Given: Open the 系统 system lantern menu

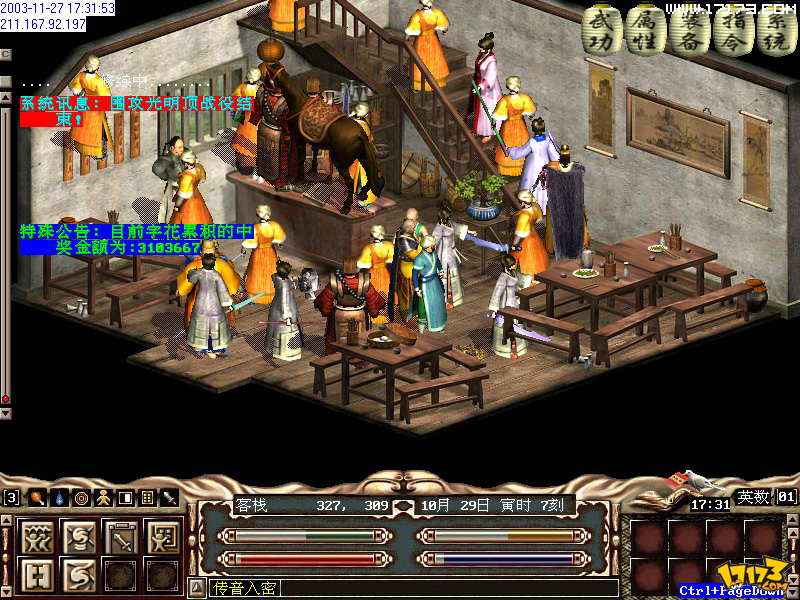Looking at the screenshot, I should pos(772,30).
